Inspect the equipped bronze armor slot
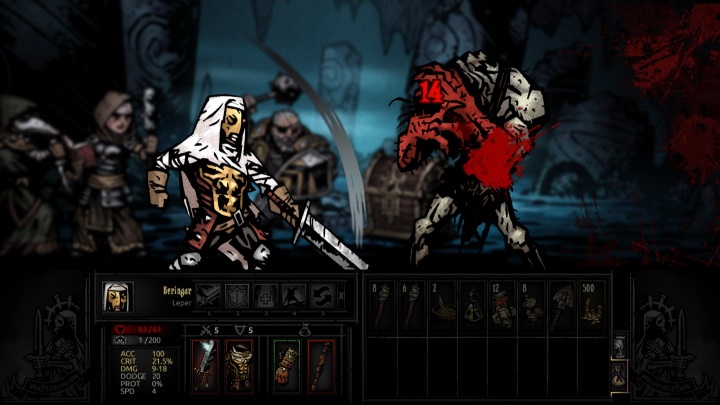 pyautogui.click(x=238, y=365)
